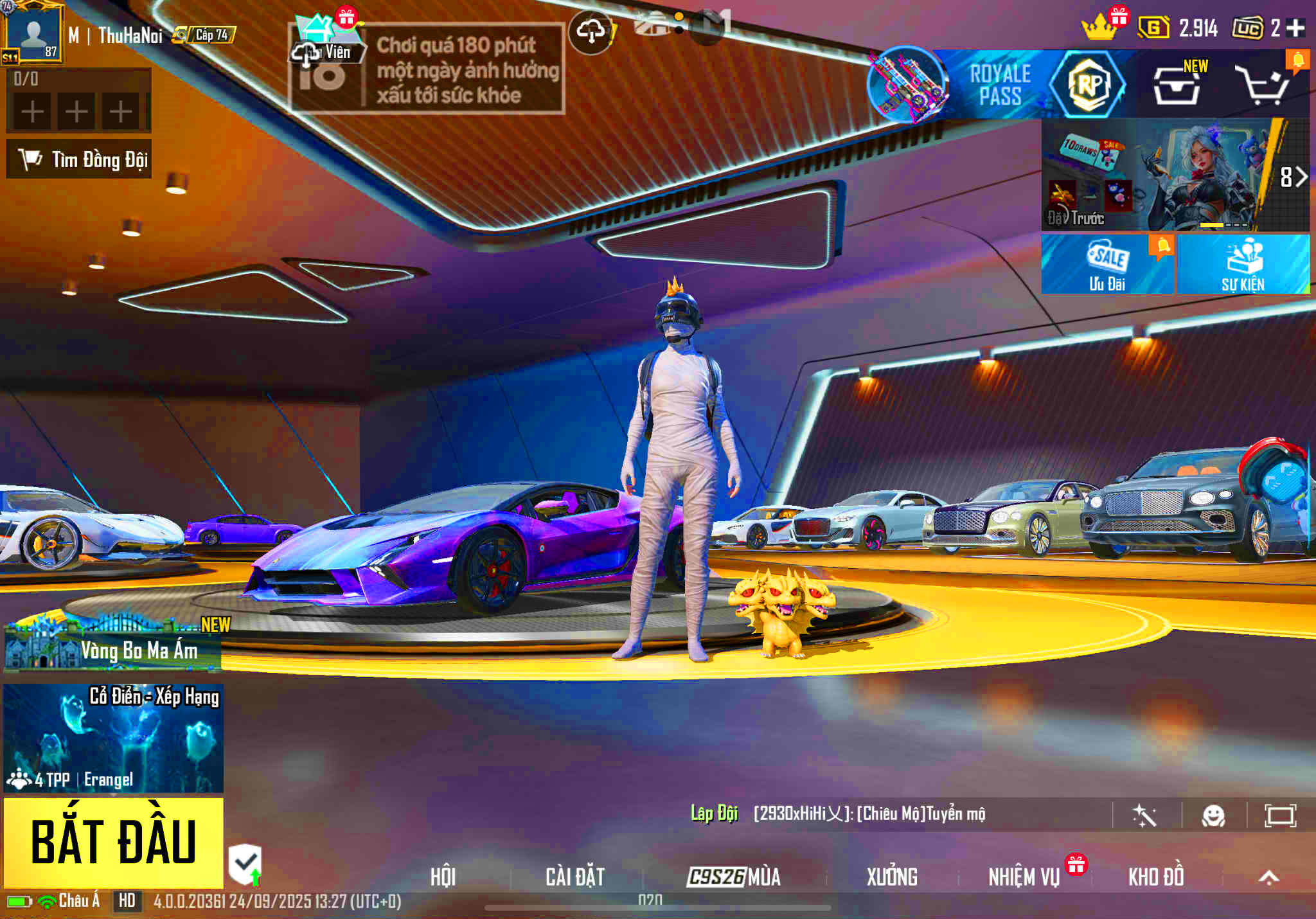Click Tìm Đồng Đội to find teammates
Viewport: 1316px width, 919px height.
pos(79,159)
